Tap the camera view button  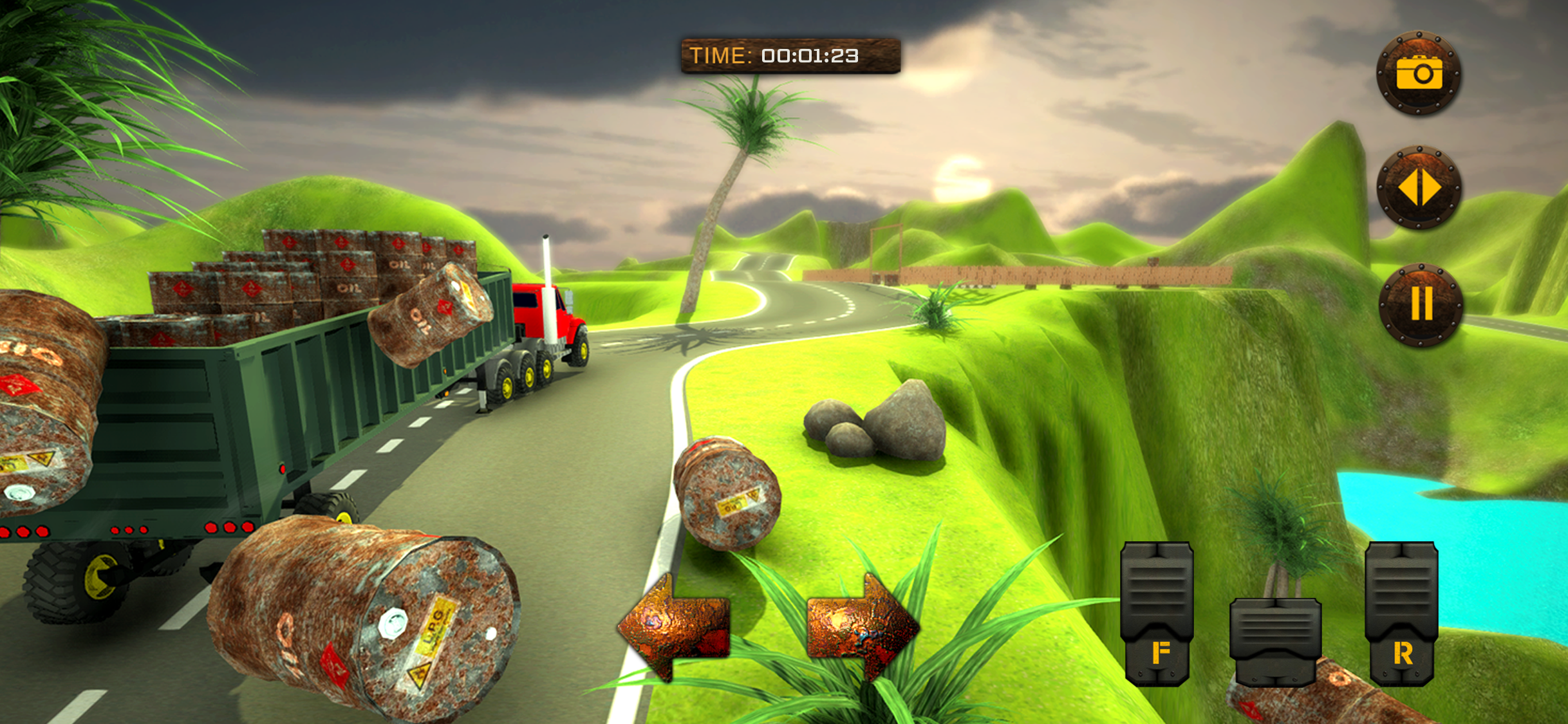(x=1419, y=73)
